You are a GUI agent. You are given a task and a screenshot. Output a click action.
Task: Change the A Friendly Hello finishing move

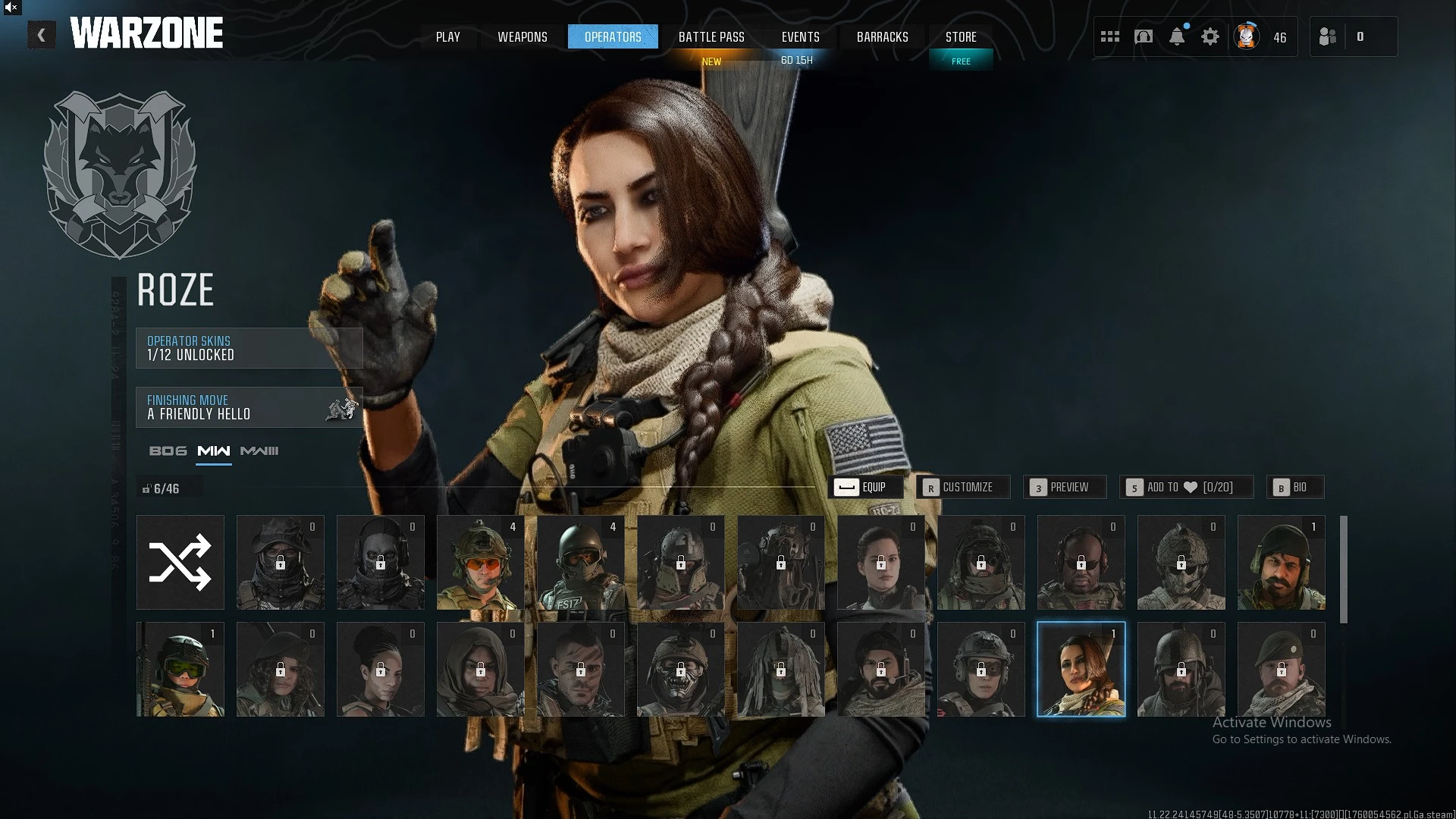[249, 407]
